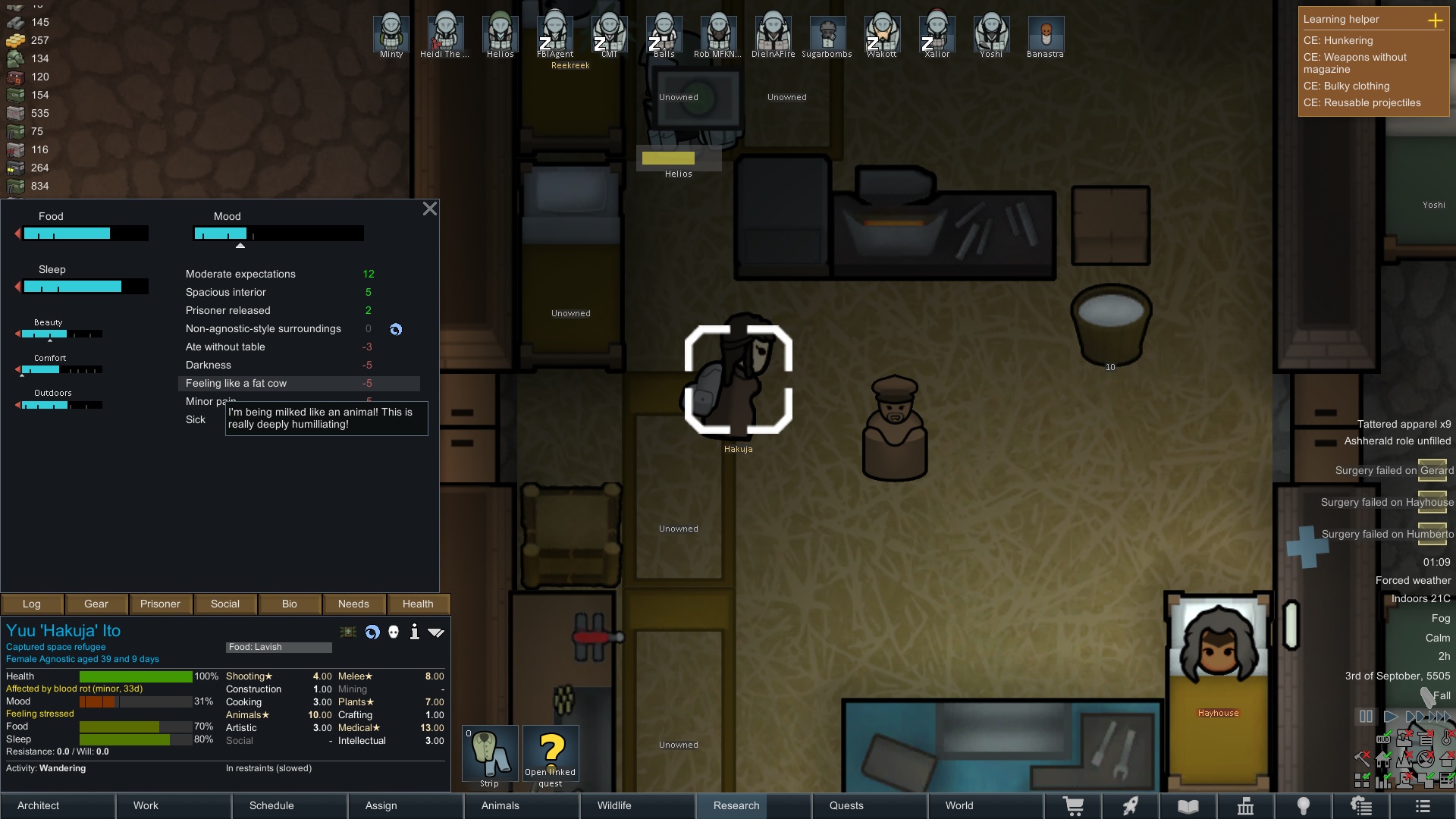Switch to the Social tab
Screen dimensions: 1456x819
pos(225,604)
